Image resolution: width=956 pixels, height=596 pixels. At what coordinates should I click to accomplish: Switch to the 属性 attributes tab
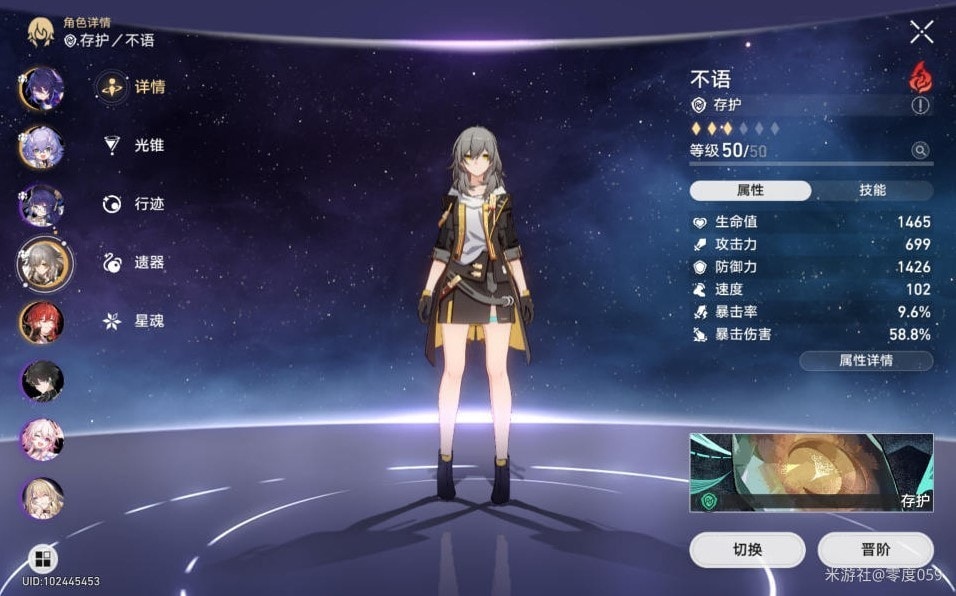(x=750, y=190)
